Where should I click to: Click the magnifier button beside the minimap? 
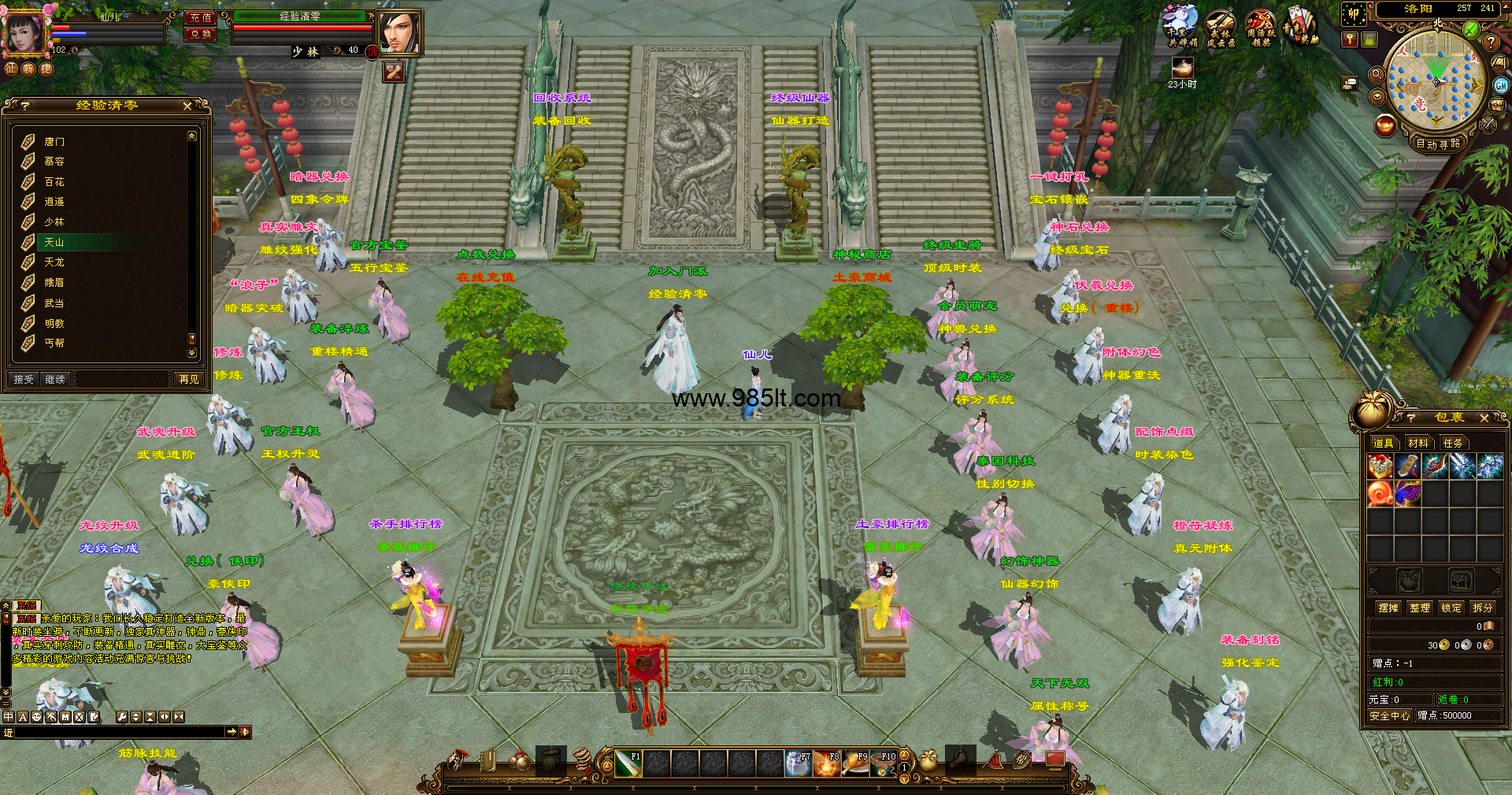tap(1377, 74)
